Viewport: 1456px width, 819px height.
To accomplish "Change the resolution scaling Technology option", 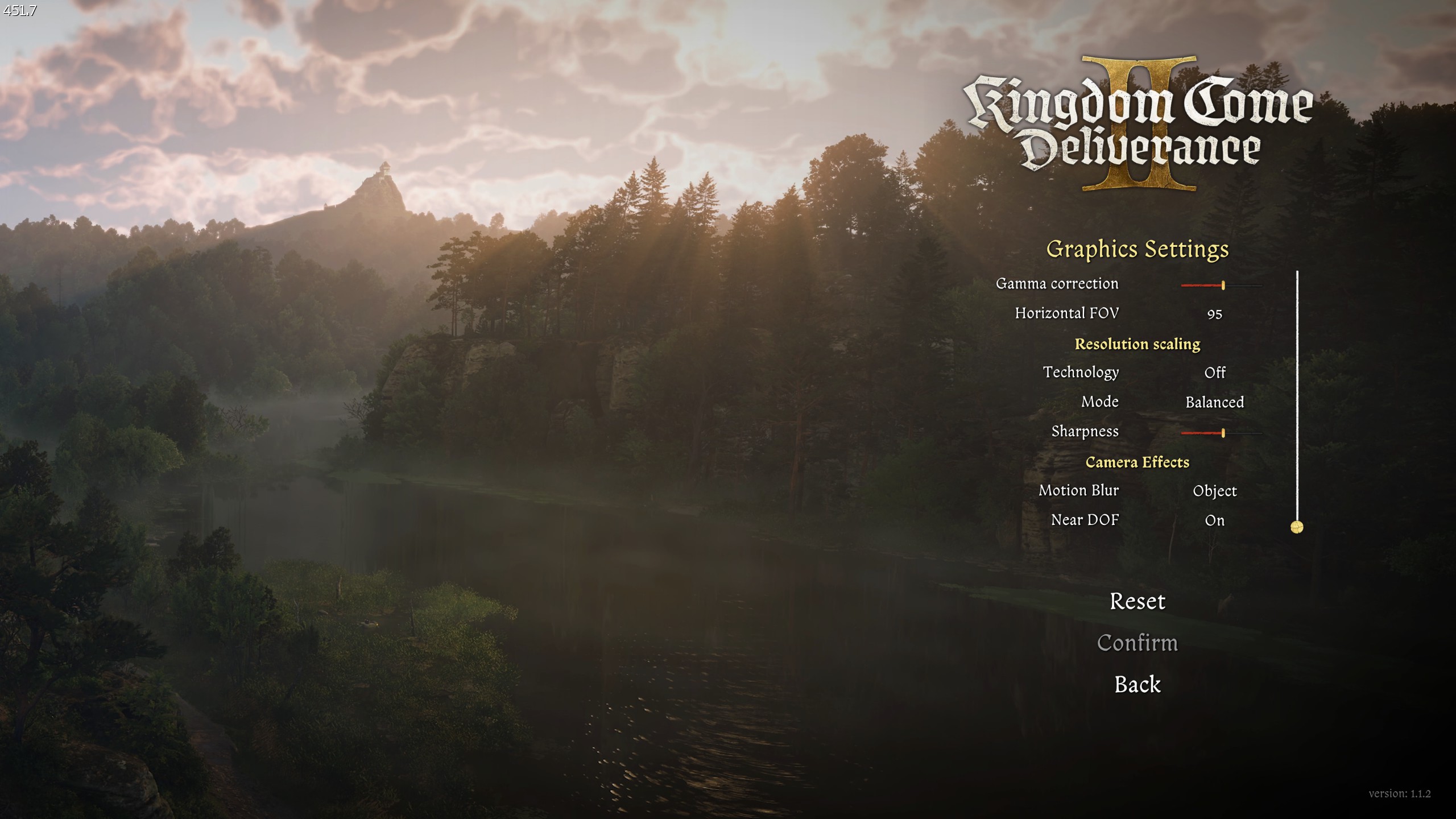I will coord(1214,373).
